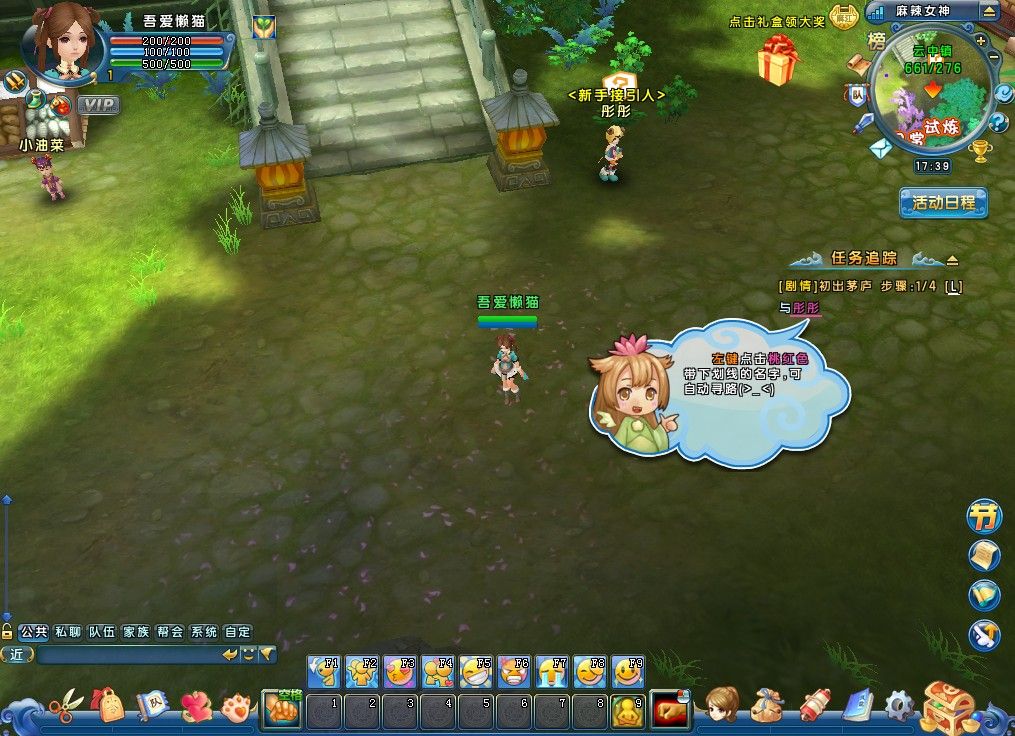Open the 活动日程 activity schedule
The height and width of the screenshot is (736, 1015).
[943, 203]
